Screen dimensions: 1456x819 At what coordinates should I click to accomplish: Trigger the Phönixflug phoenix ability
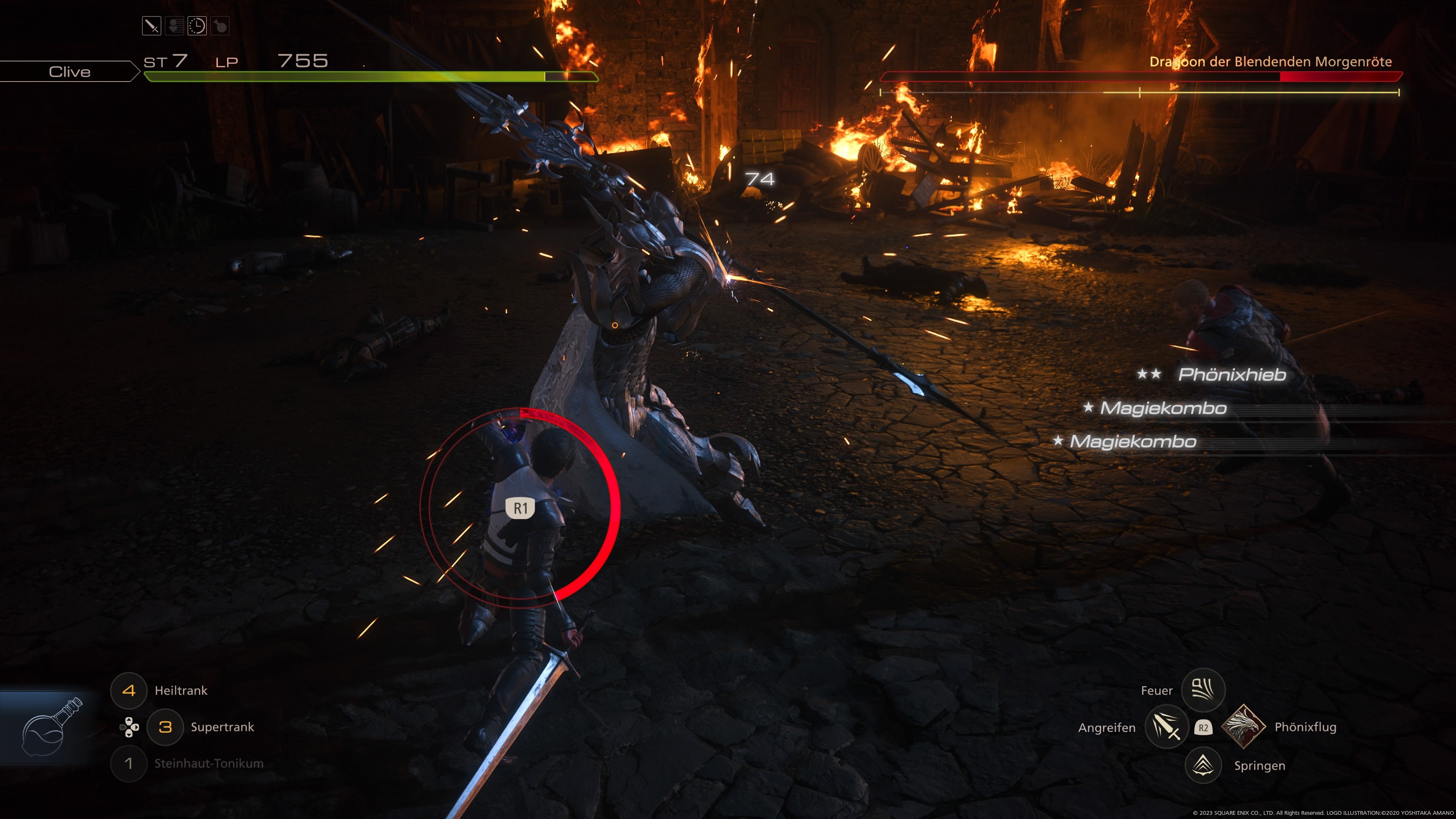click(1243, 727)
